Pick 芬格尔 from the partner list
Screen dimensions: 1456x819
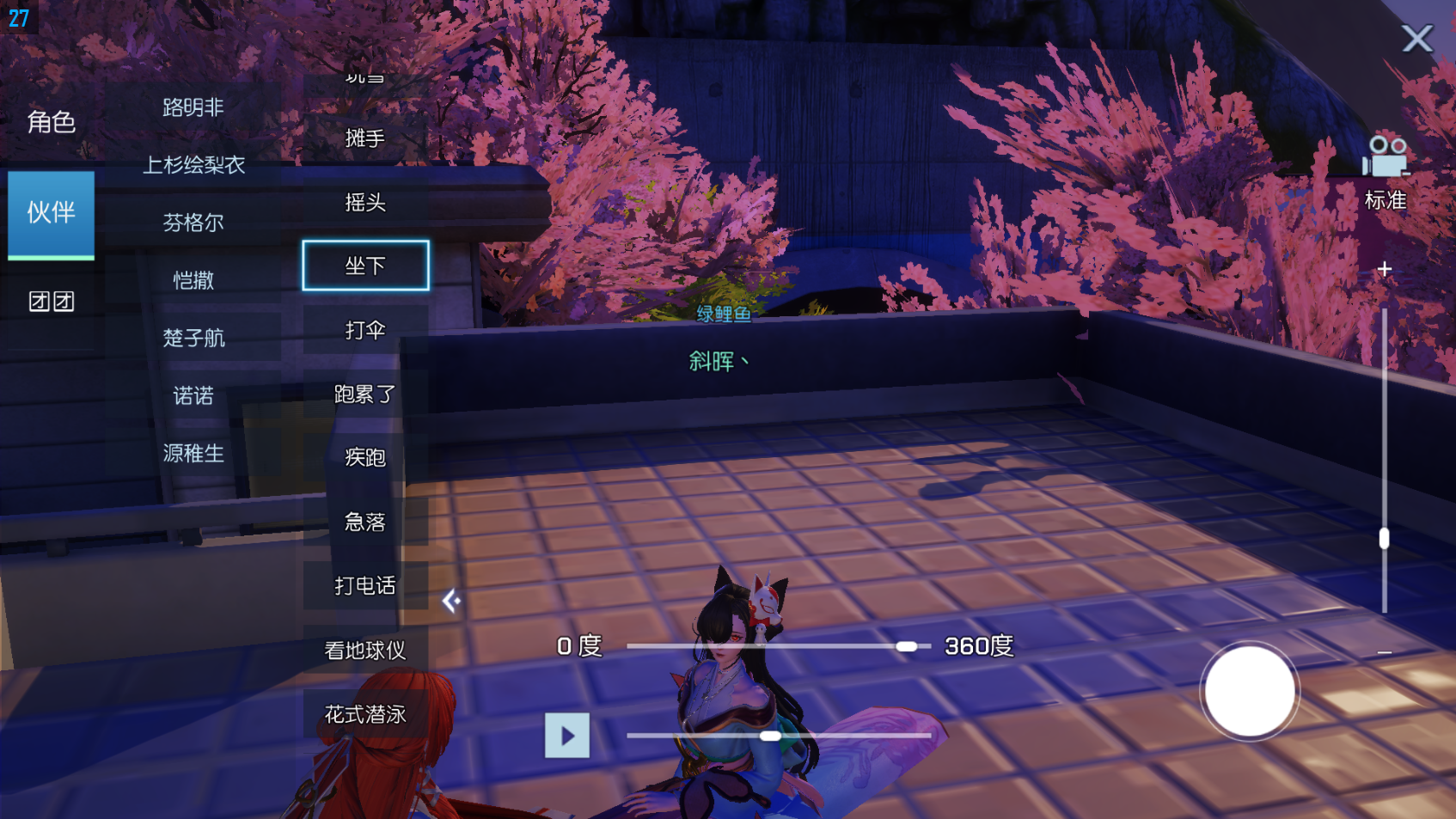[x=193, y=223]
